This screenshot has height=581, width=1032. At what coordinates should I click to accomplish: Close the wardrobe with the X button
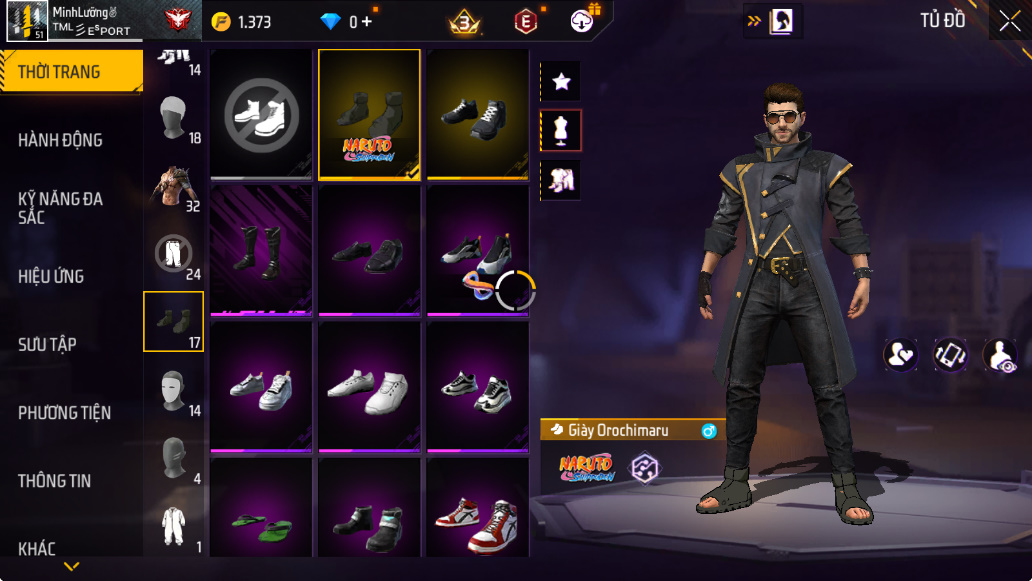coord(1008,21)
